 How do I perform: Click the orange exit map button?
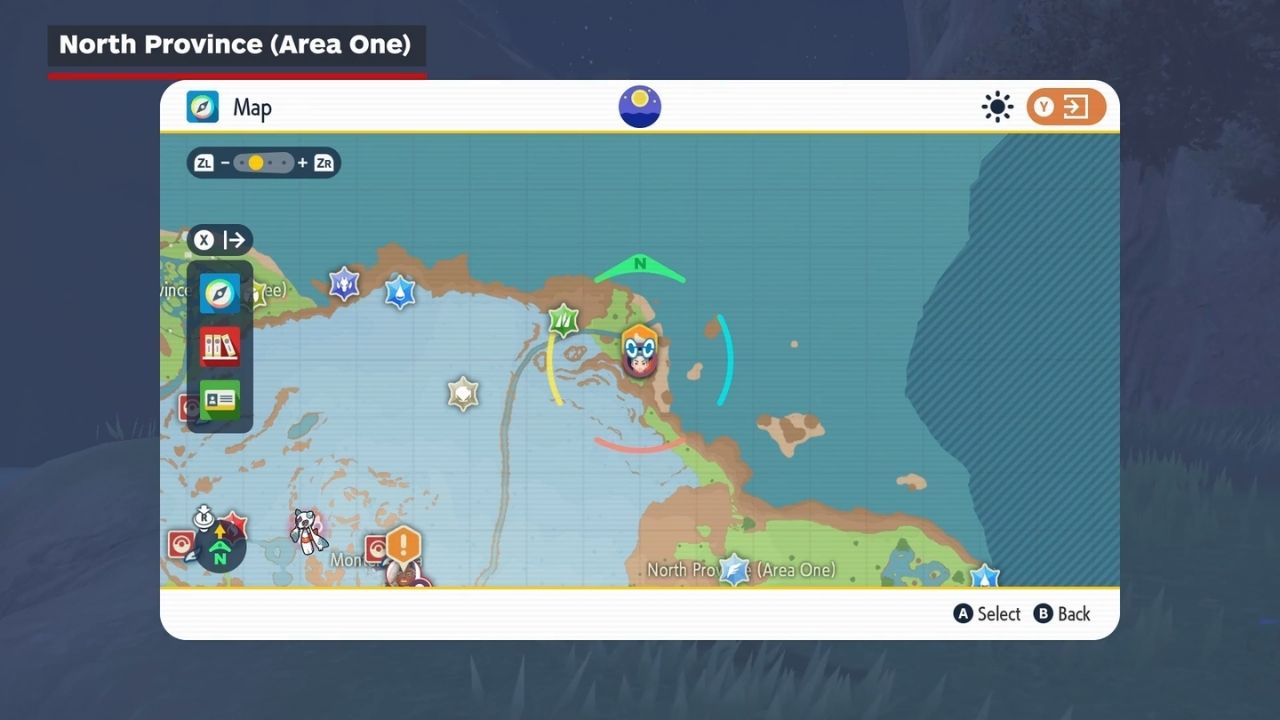[x=1066, y=107]
